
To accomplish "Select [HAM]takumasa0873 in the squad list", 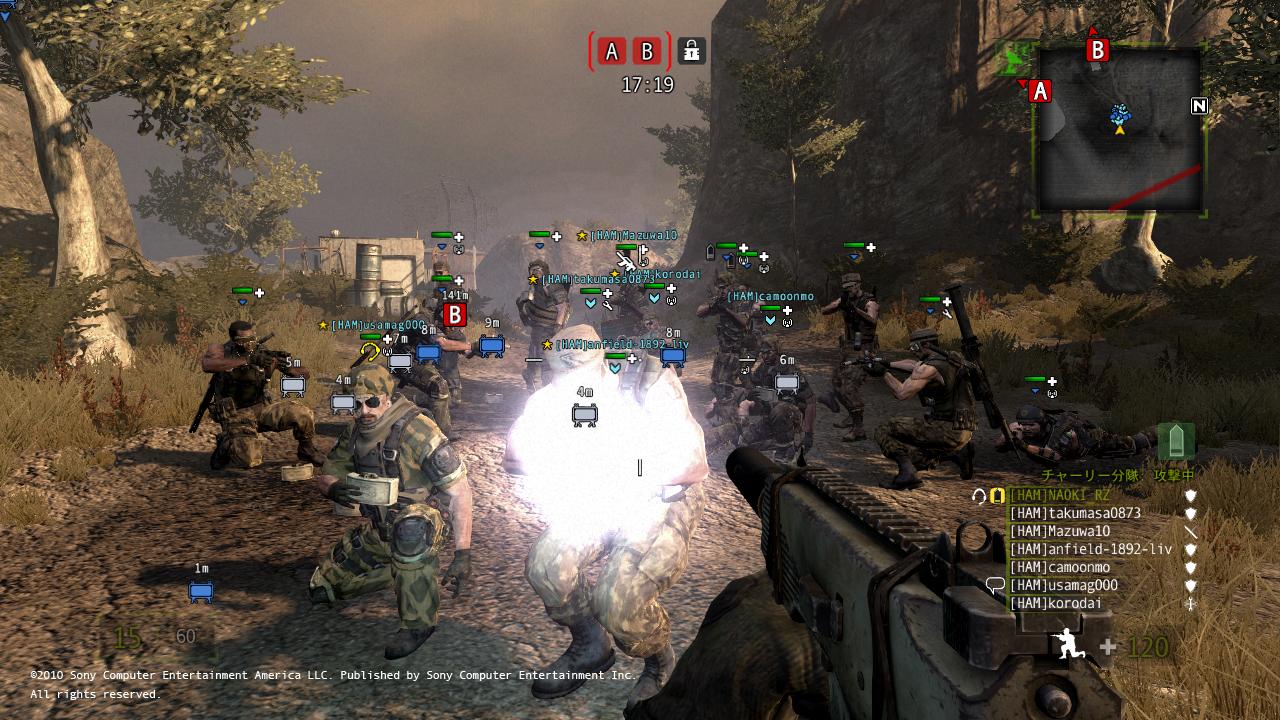I will (x=1074, y=513).
